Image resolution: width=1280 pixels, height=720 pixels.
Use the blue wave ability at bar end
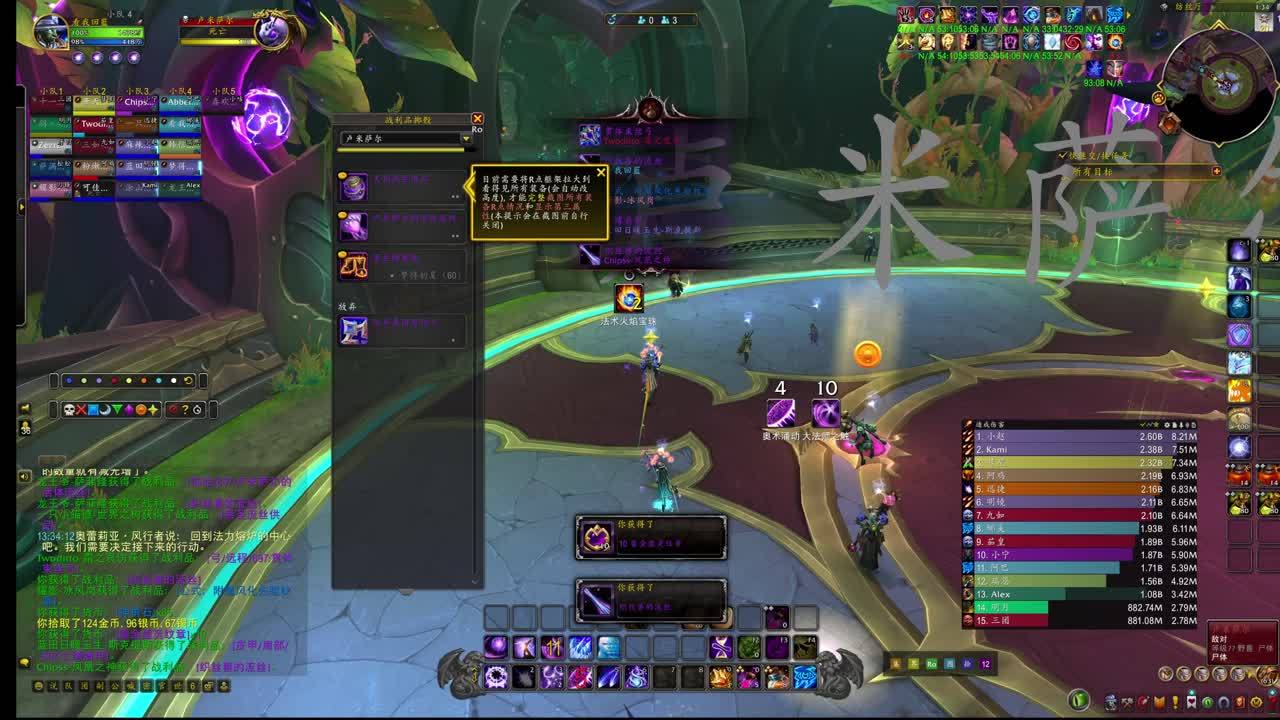pyautogui.click(x=805, y=678)
